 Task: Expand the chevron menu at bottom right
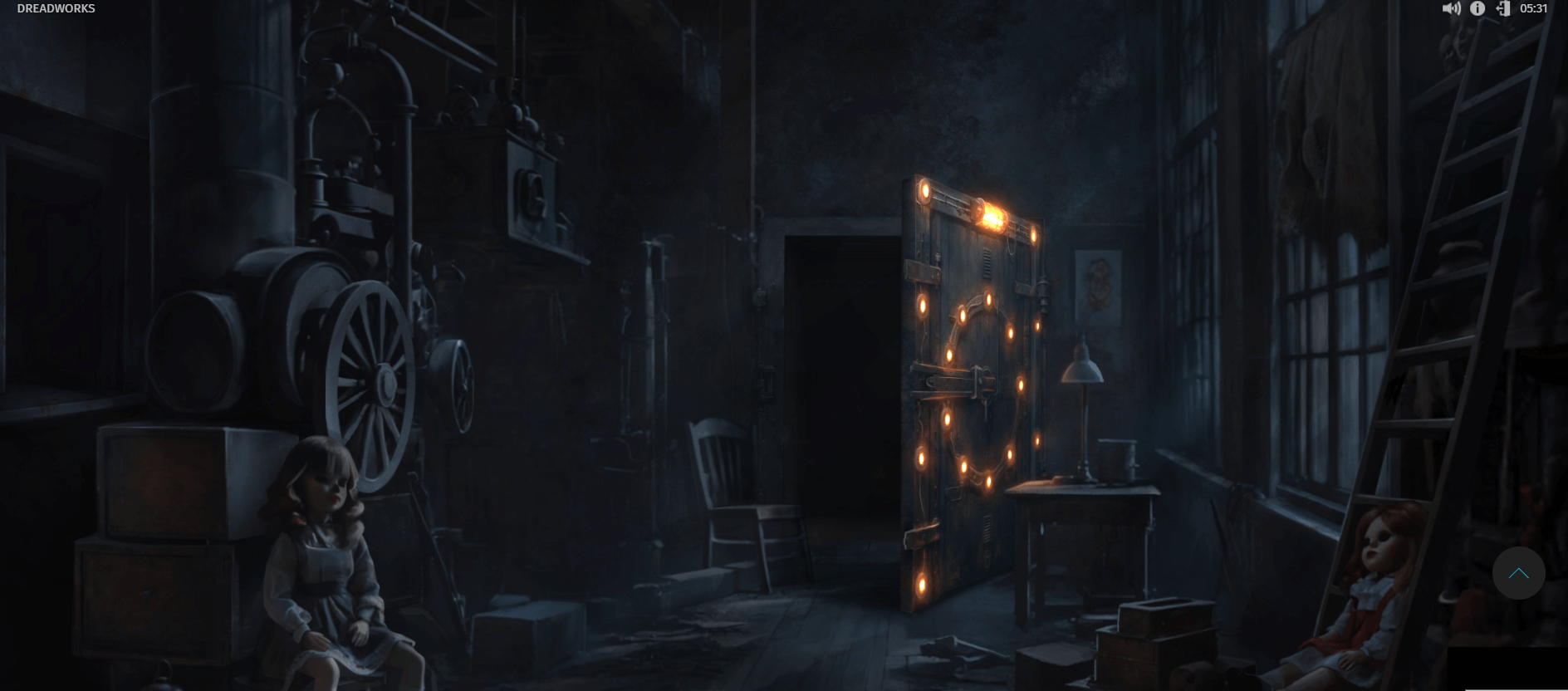1520,573
